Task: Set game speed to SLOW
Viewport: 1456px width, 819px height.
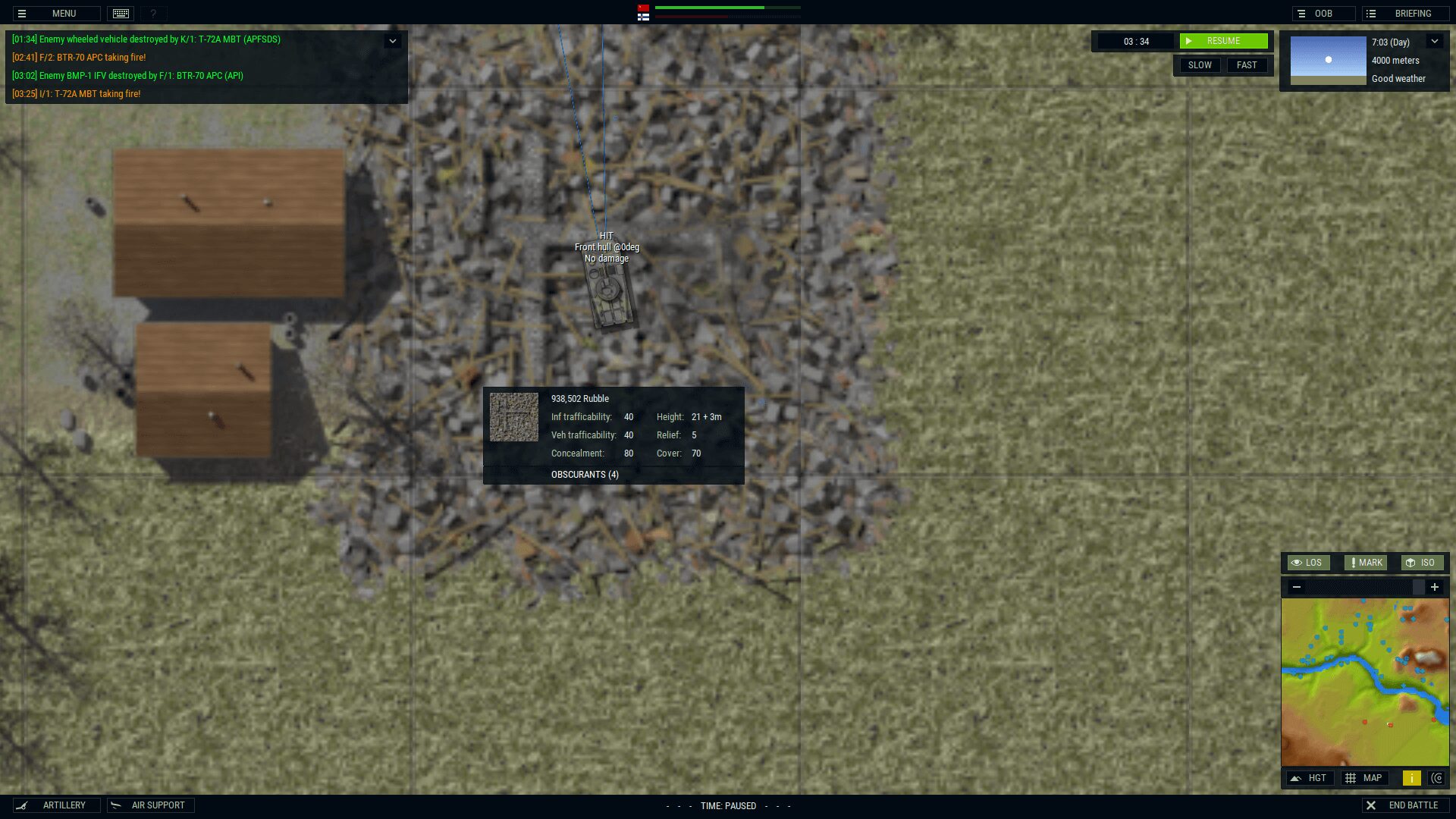Action: pyautogui.click(x=1199, y=65)
